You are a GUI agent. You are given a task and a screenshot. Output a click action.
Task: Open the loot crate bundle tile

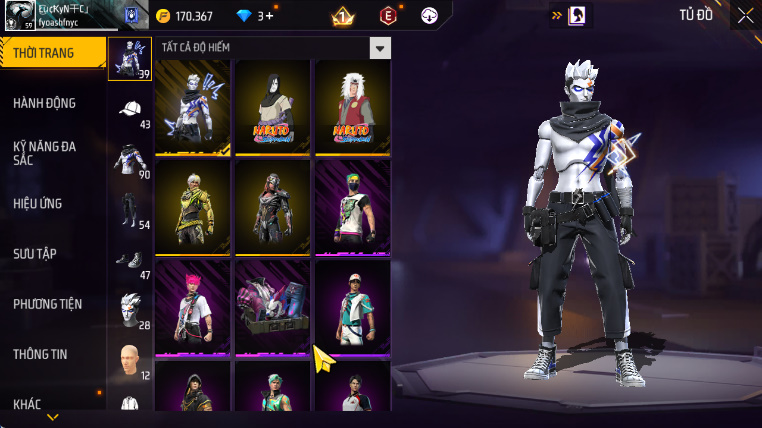point(273,307)
